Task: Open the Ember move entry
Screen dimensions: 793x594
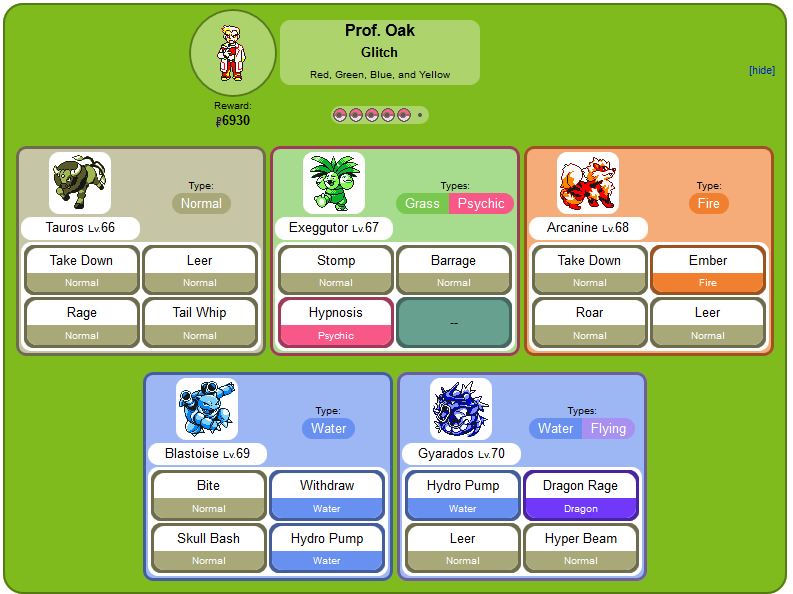Action: (x=707, y=261)
